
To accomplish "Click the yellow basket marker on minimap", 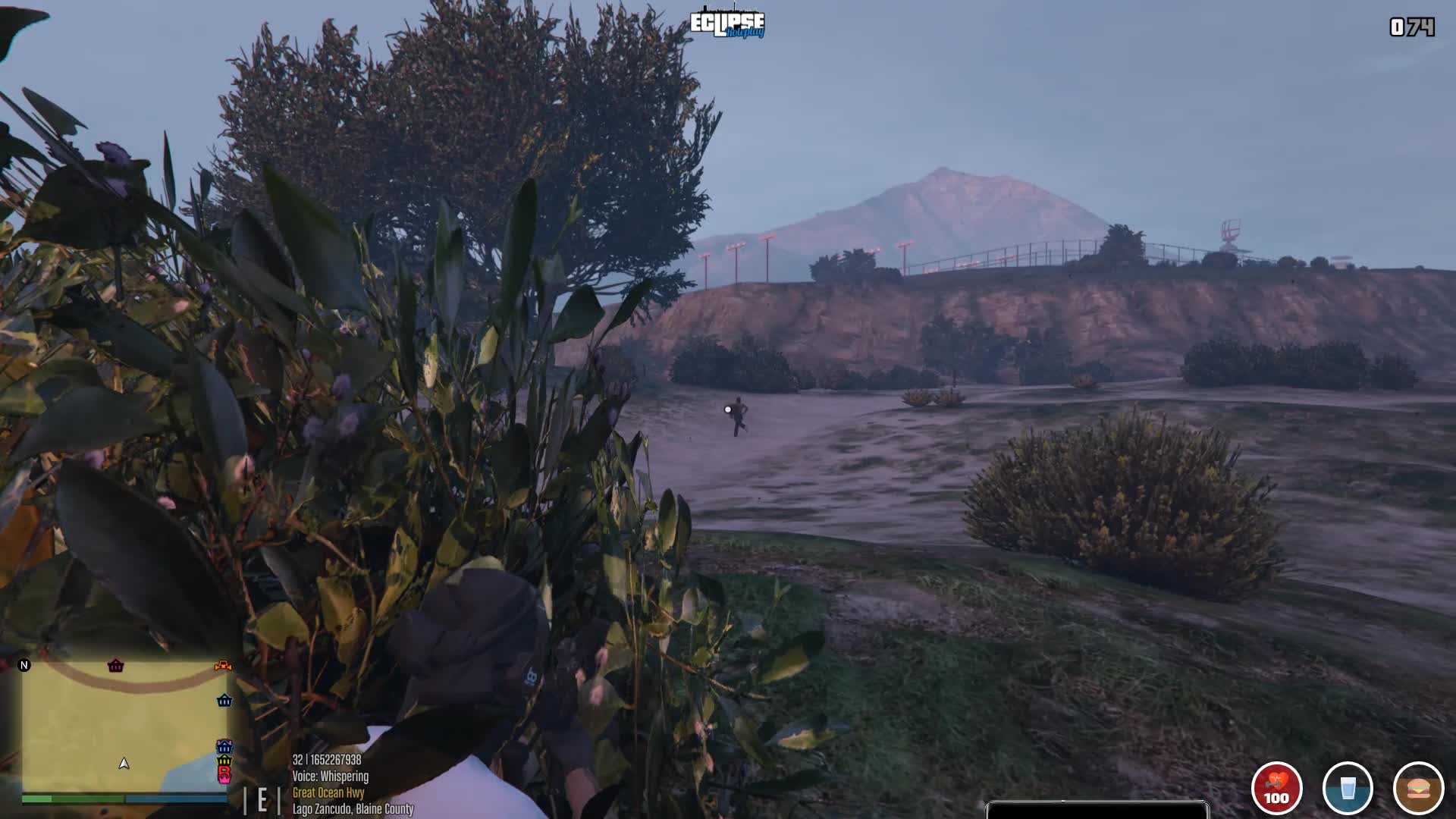I will [224, 760].
